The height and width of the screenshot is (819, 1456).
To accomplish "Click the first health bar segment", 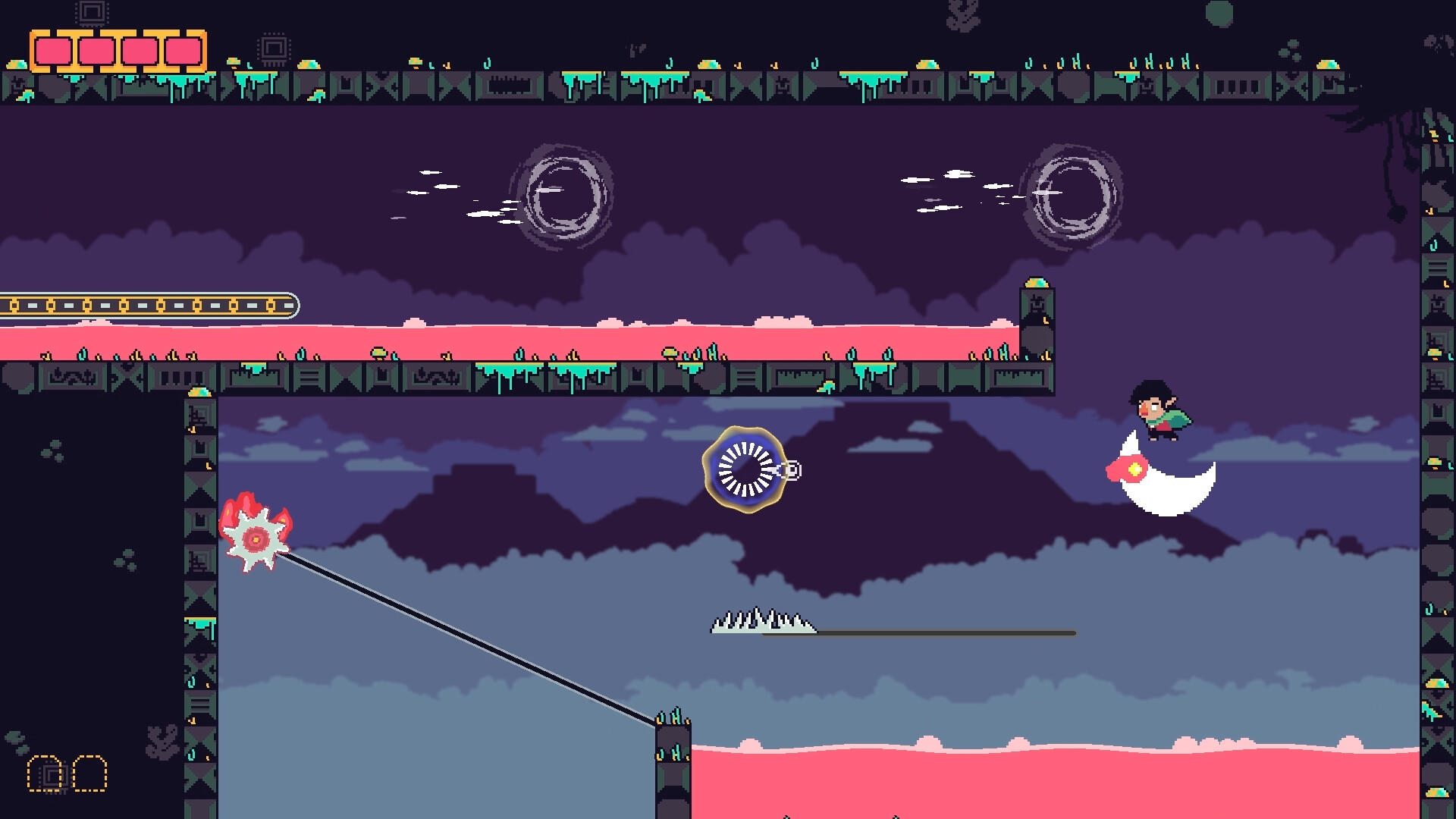I will click(x=52, y=52).
